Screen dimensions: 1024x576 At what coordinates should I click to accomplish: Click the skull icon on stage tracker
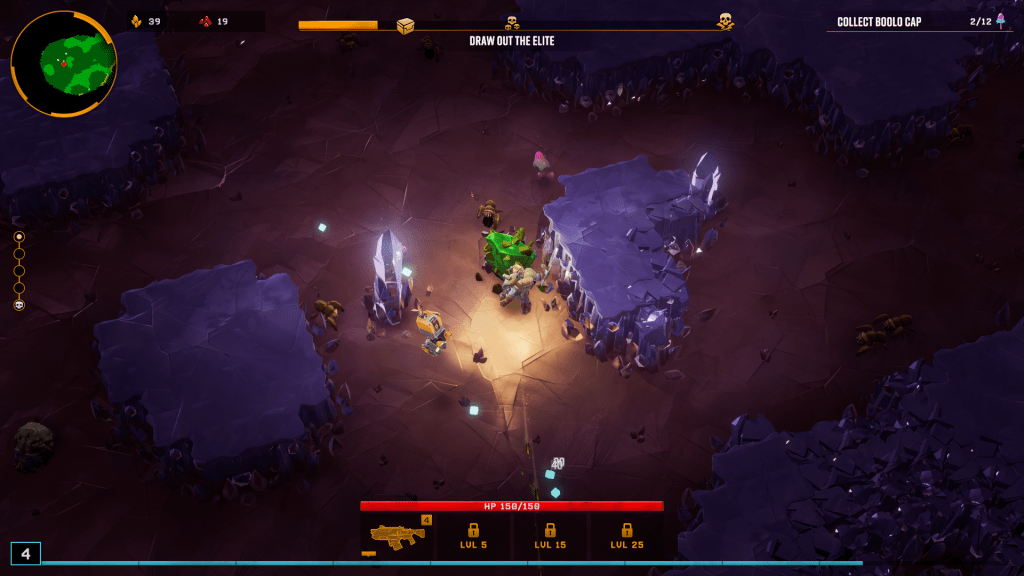[x=19, y=305]
